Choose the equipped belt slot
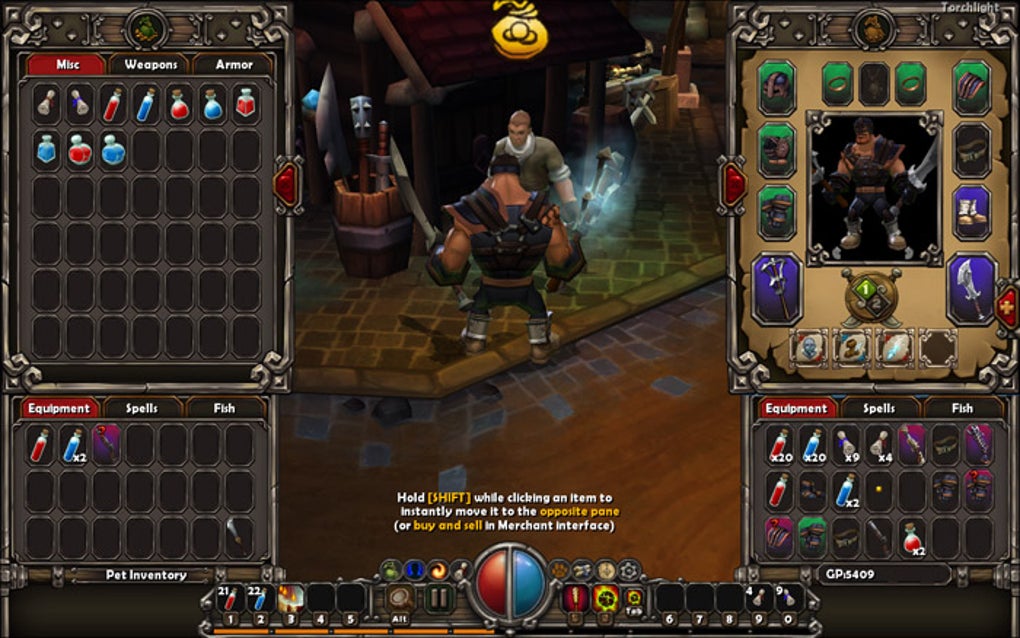 (x=970, y=150)
